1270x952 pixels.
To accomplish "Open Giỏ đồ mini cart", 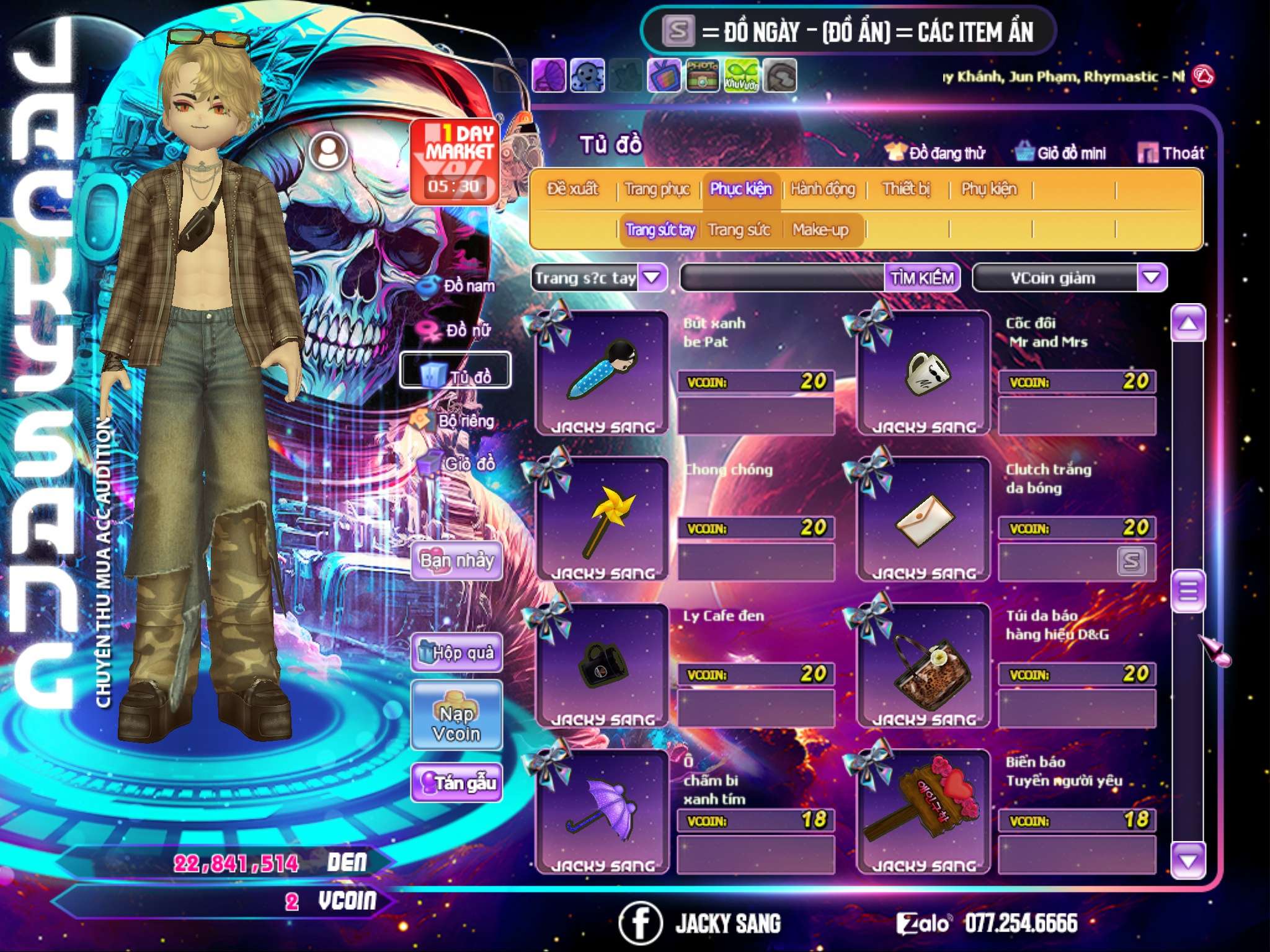I will pyautogui.click(x=1061, y=153).
